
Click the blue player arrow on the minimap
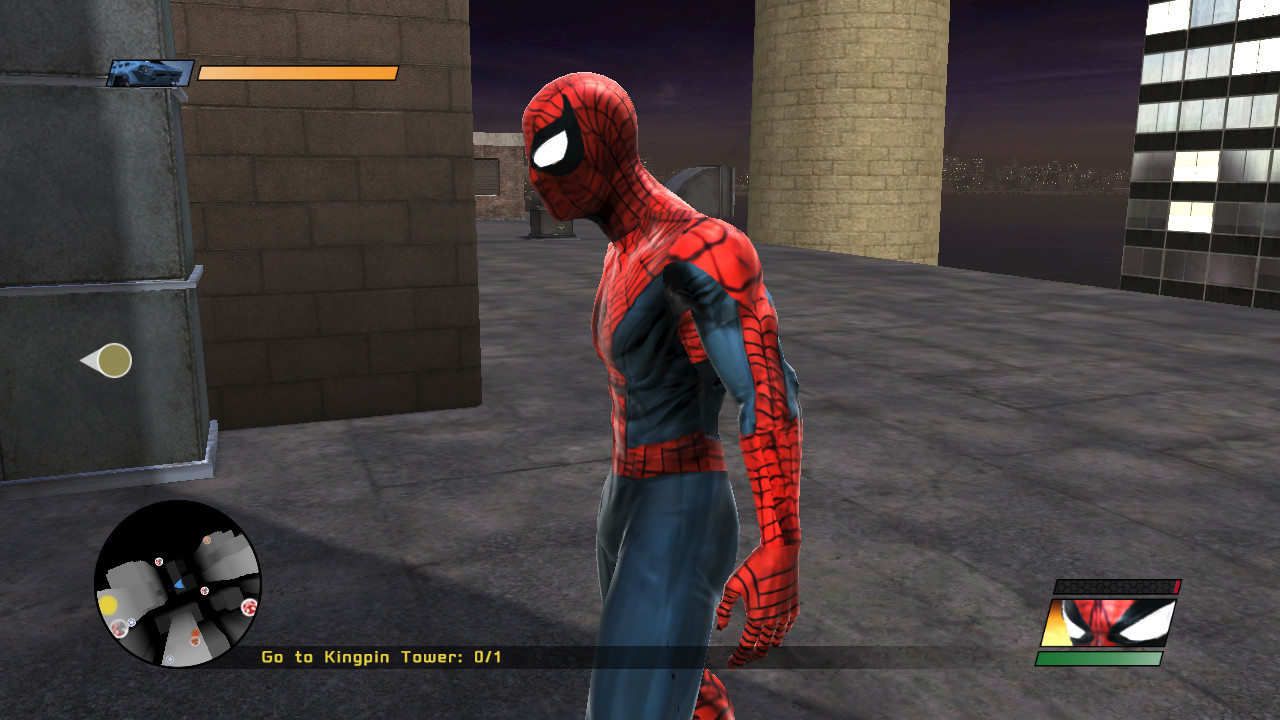pos(180,583)
